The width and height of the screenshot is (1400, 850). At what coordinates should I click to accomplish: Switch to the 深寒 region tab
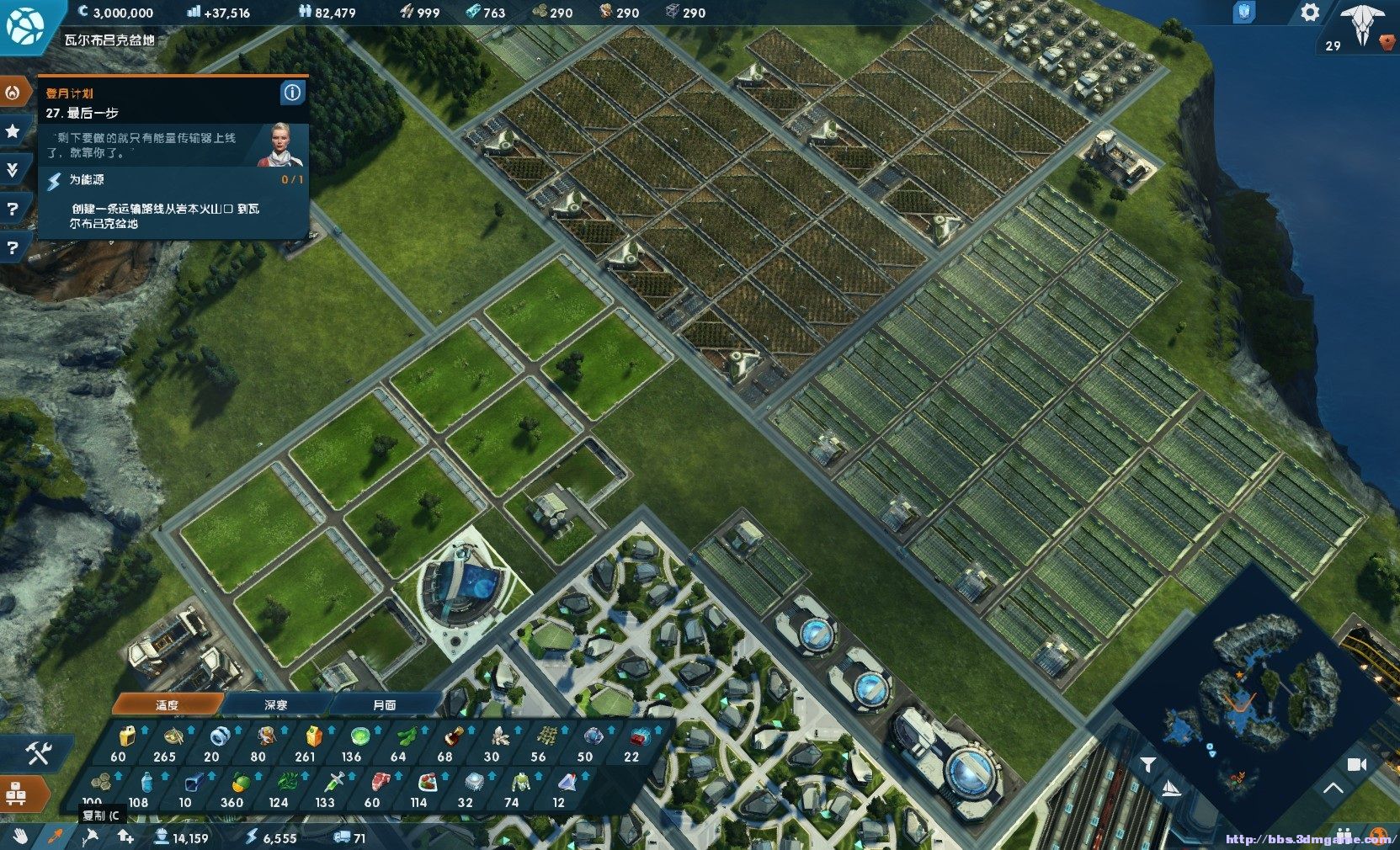pyautogui.click(x=276, y=704)
